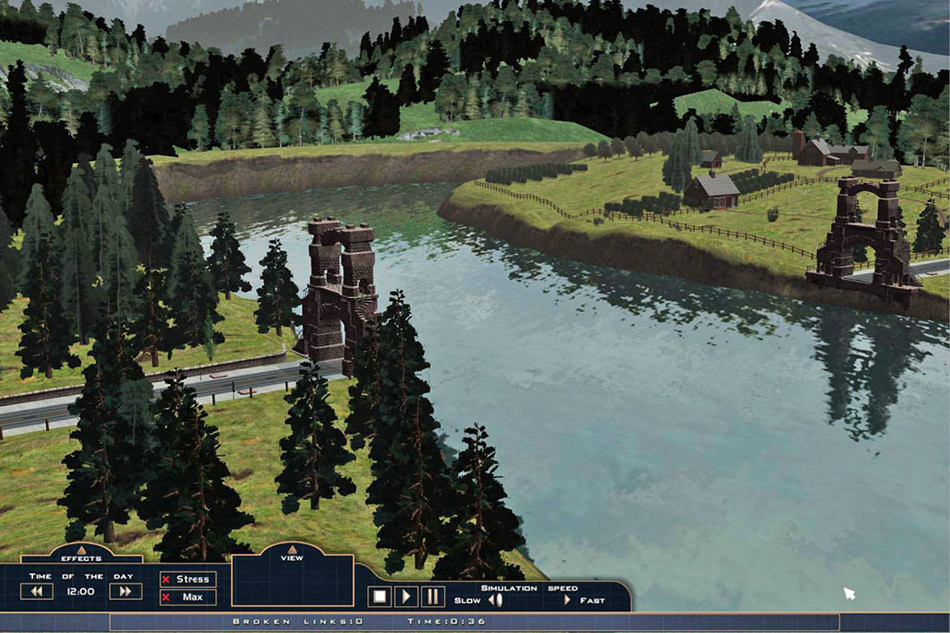Viewport: 950px width, 633px height.
Task: Advance the time of the day forward
Action: pos(125,591)
